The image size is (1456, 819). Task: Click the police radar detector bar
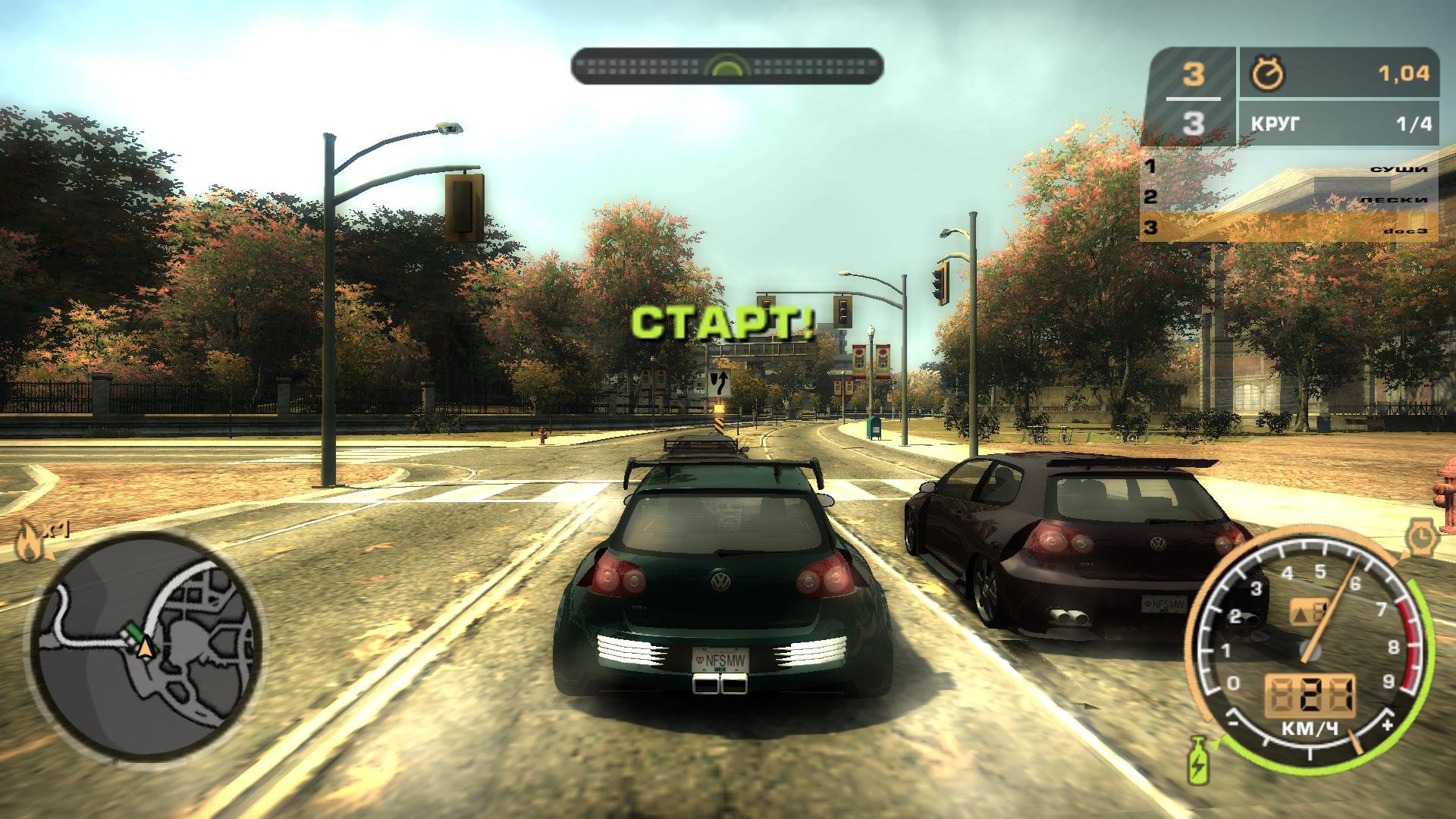point(726,66)
